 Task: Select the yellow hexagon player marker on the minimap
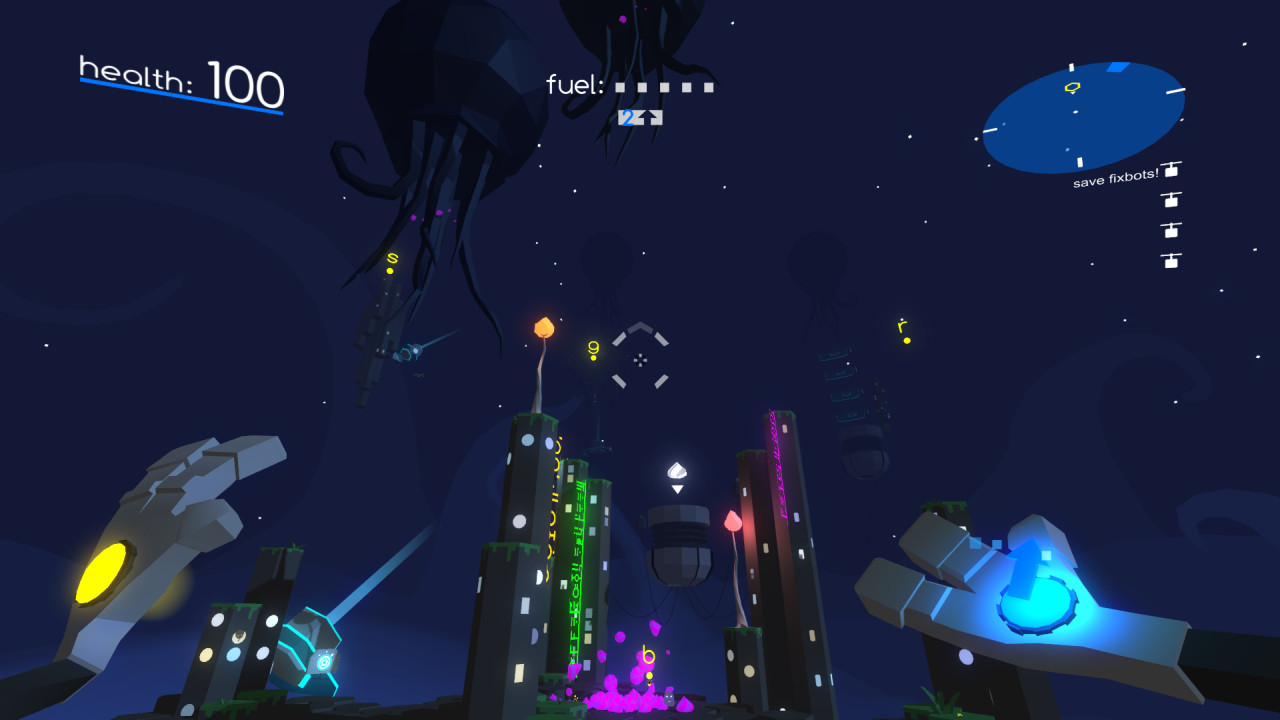1073,87
